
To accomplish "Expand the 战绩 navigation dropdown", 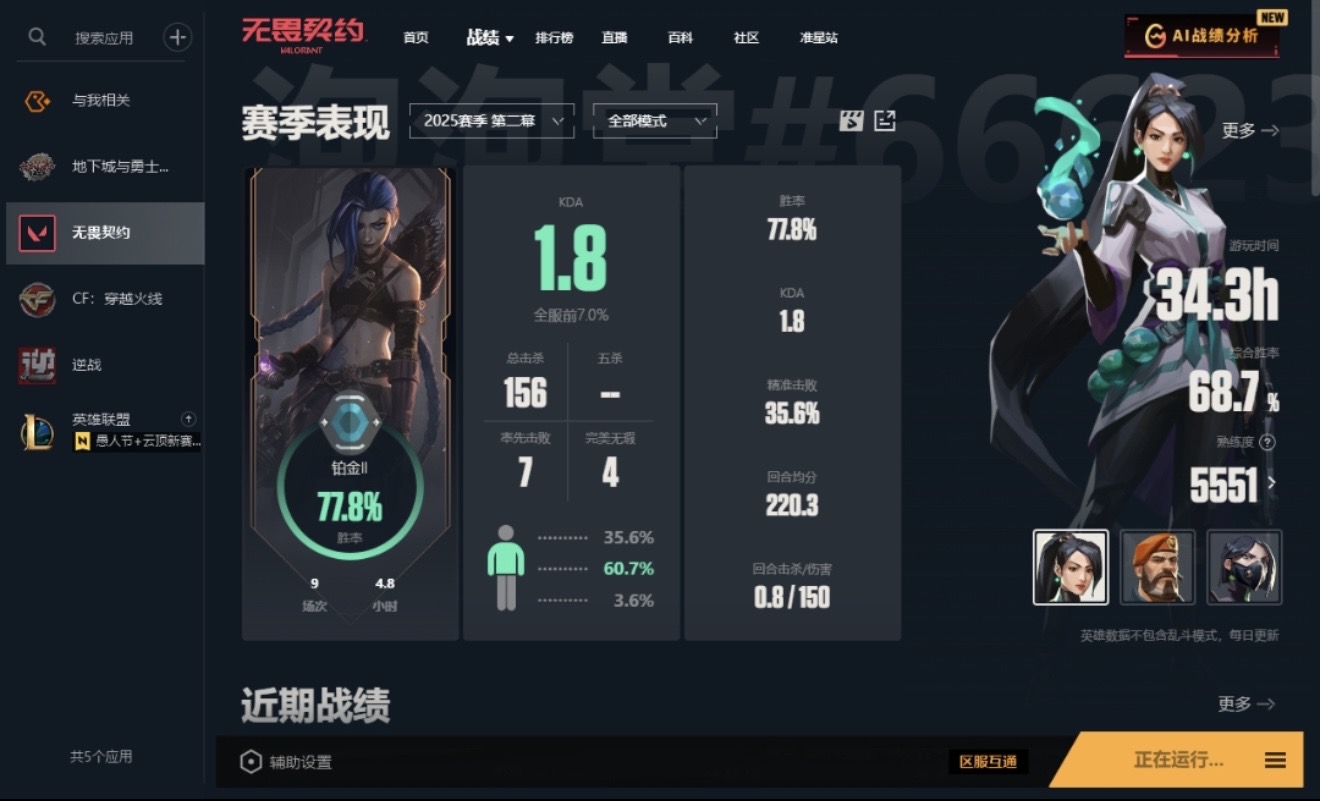I will 490,37.
